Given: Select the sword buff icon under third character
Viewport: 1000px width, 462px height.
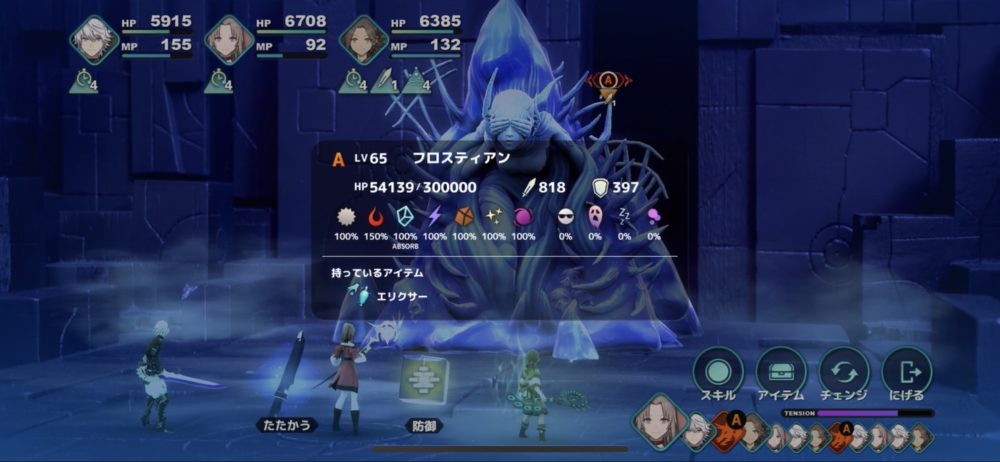Looking at the screenshot, I should pos(381,83).
